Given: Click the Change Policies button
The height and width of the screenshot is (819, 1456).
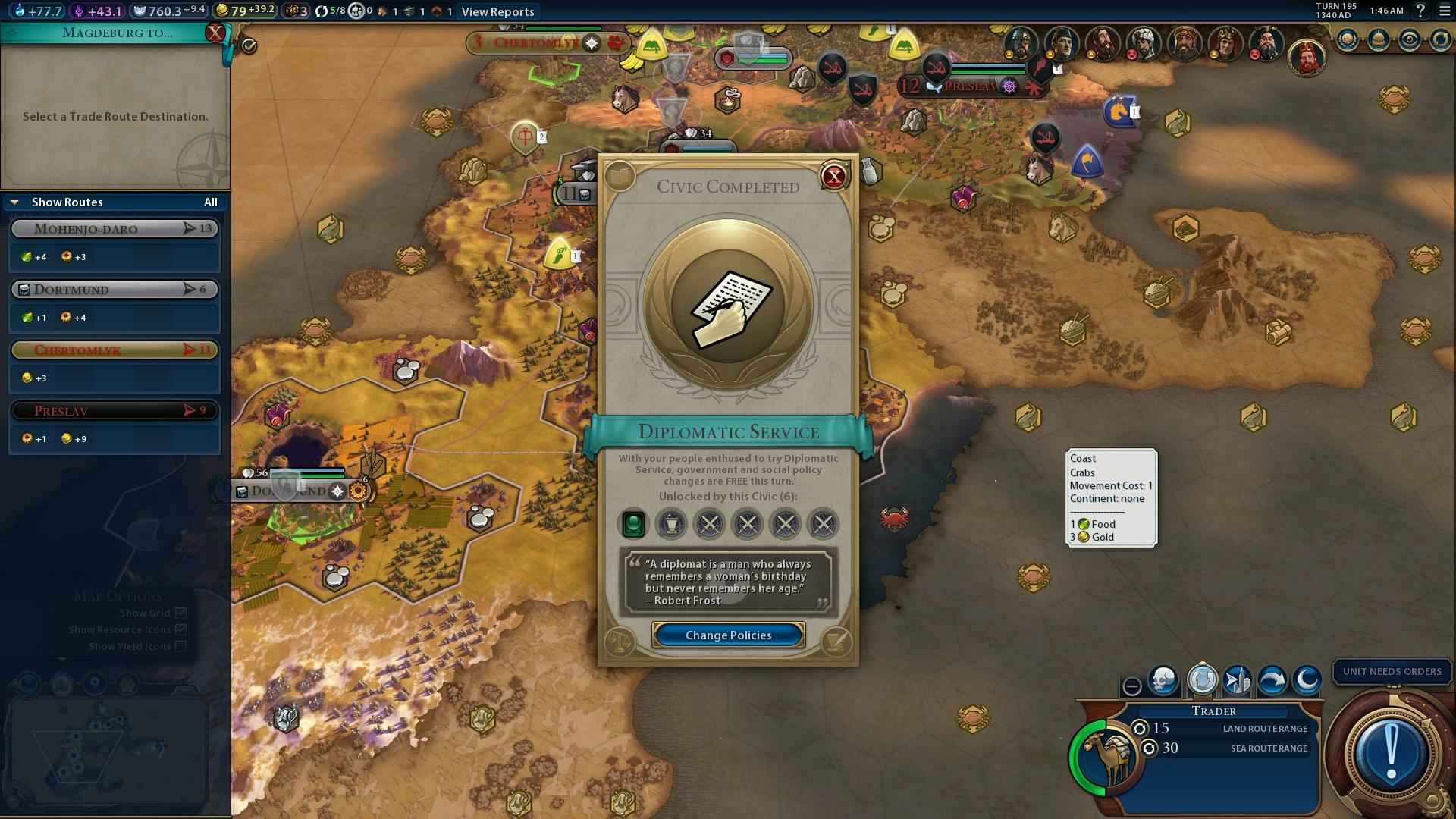Looking at the screenshot, I should click(728, 635).
